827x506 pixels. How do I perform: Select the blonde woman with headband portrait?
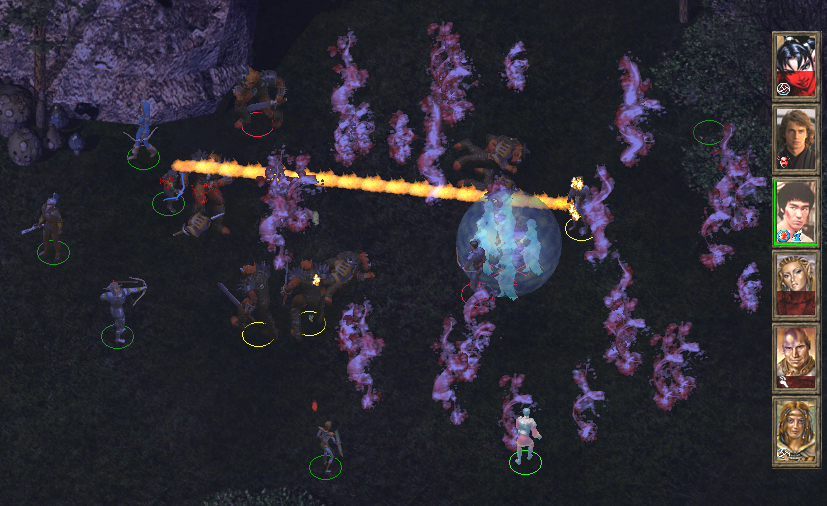[796, 431]
